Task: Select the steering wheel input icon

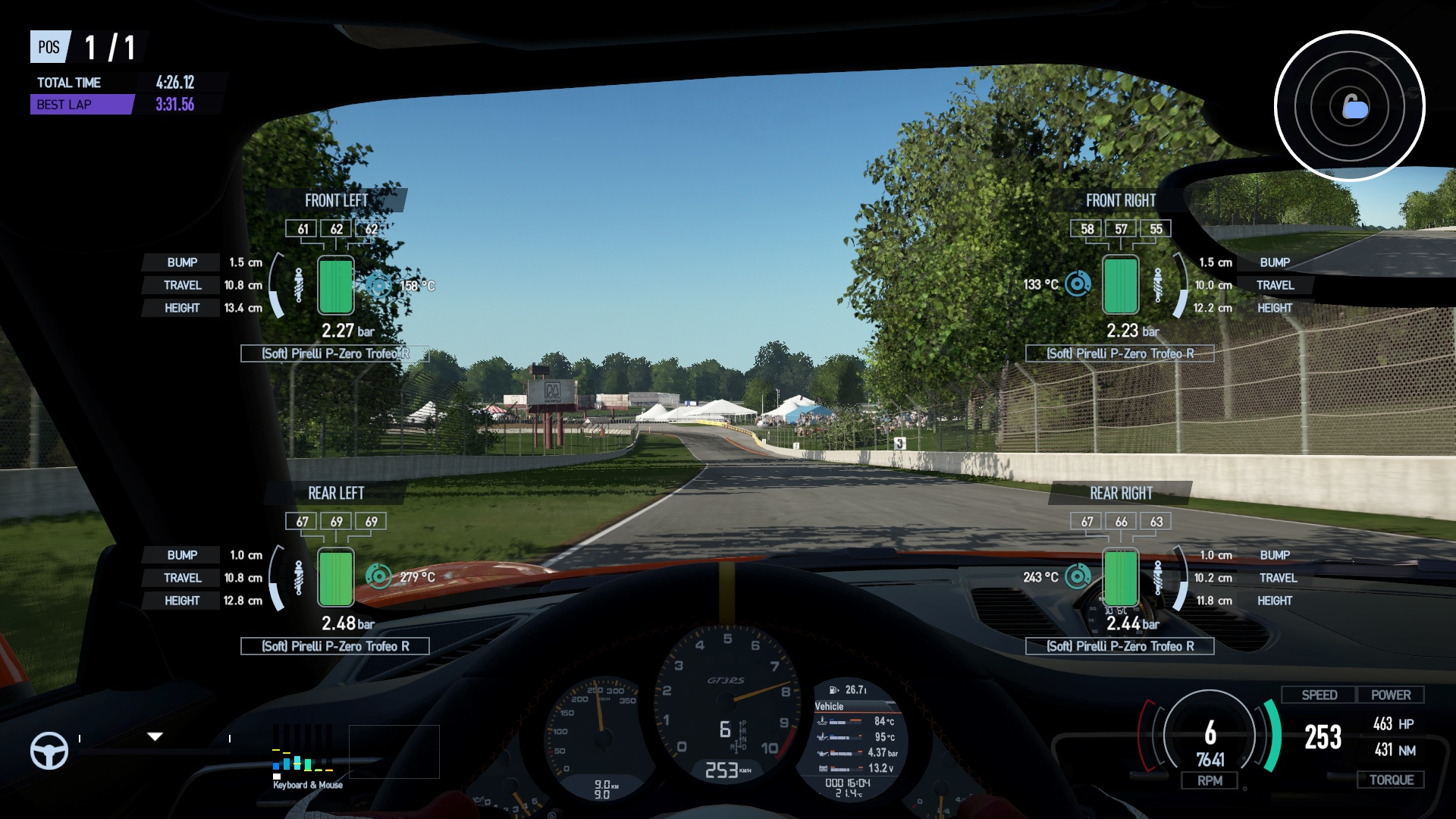Action: (x=49, y=751)
